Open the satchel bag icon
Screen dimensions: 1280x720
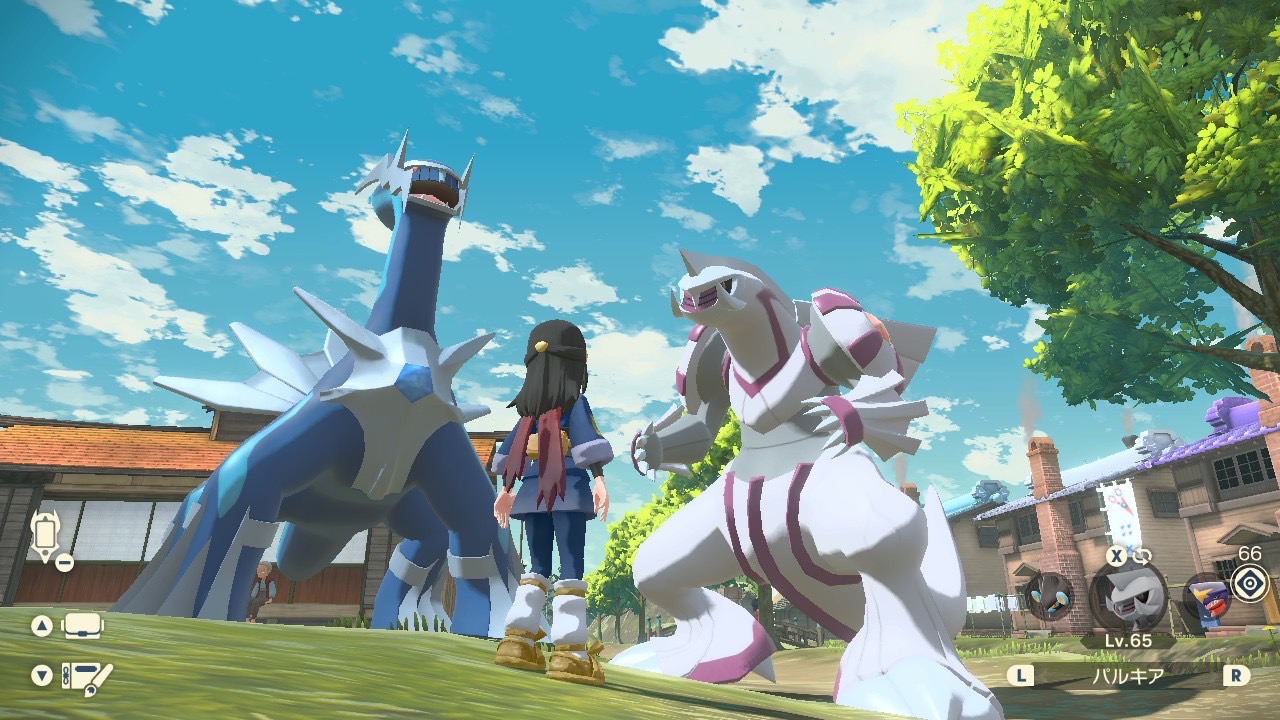(x=83, y=626)
